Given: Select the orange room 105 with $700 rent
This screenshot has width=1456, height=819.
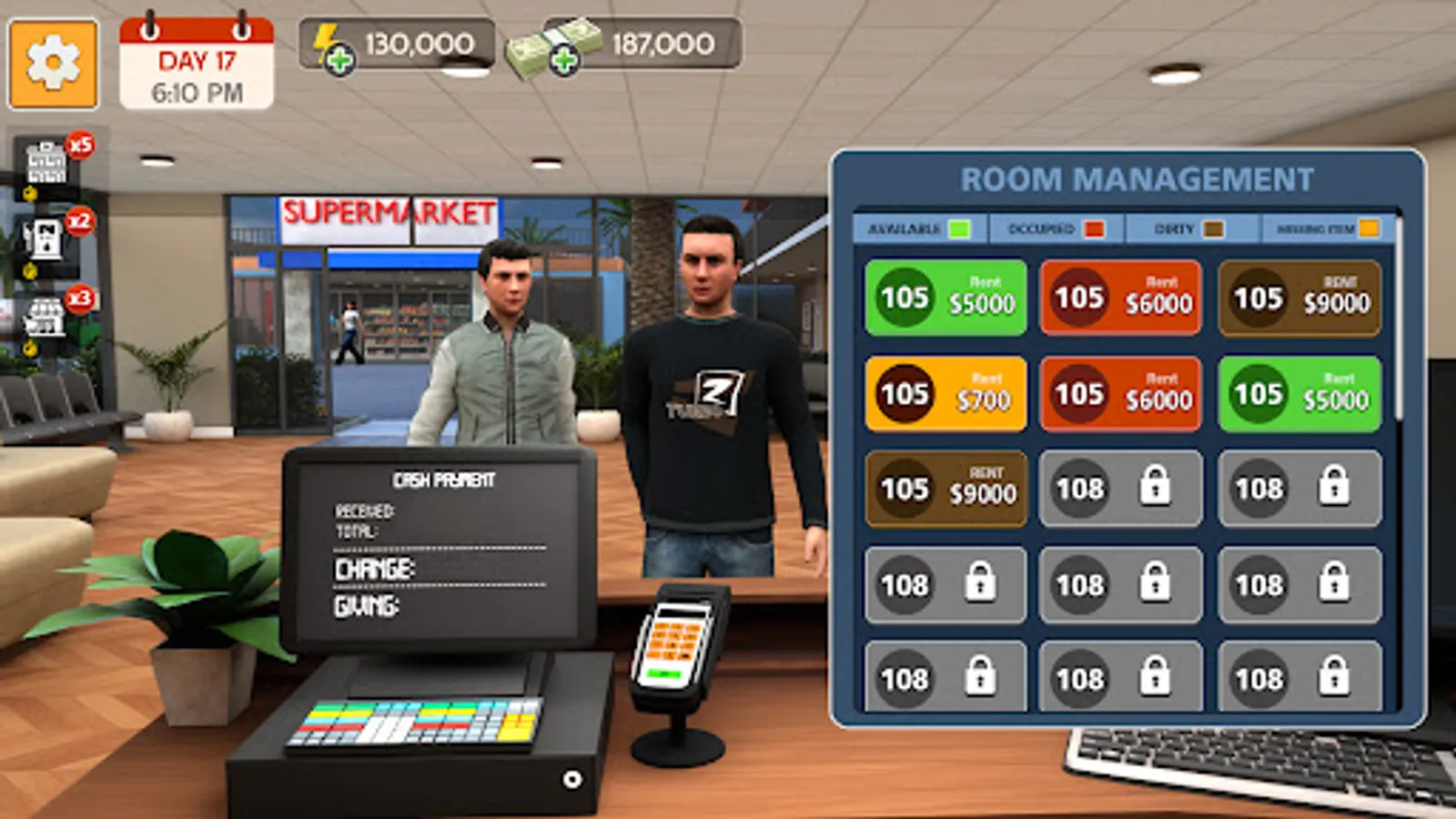Looking at the screenshot, I should [x=945, y=392].
